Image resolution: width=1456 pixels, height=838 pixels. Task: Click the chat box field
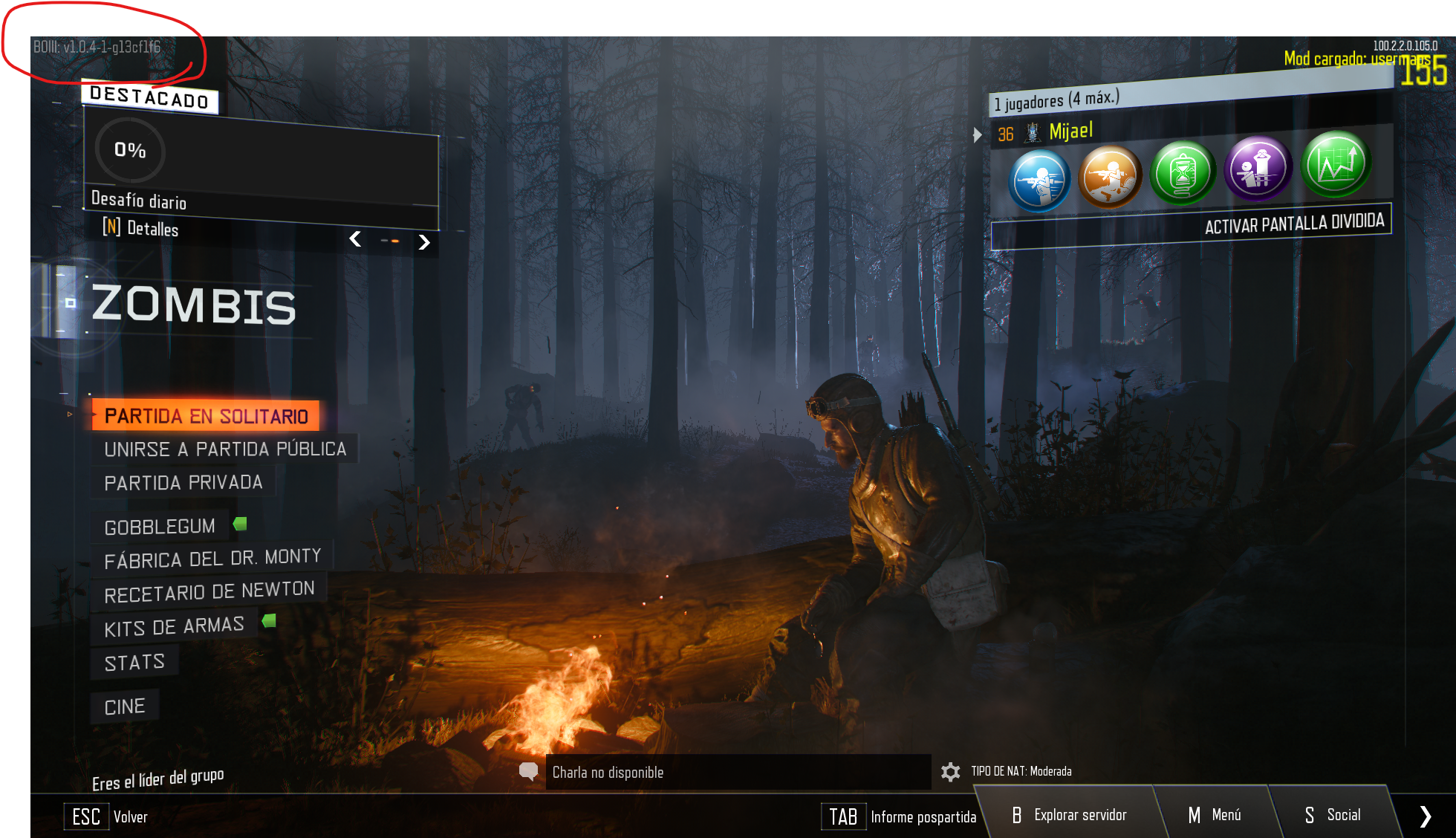point(737,772)
